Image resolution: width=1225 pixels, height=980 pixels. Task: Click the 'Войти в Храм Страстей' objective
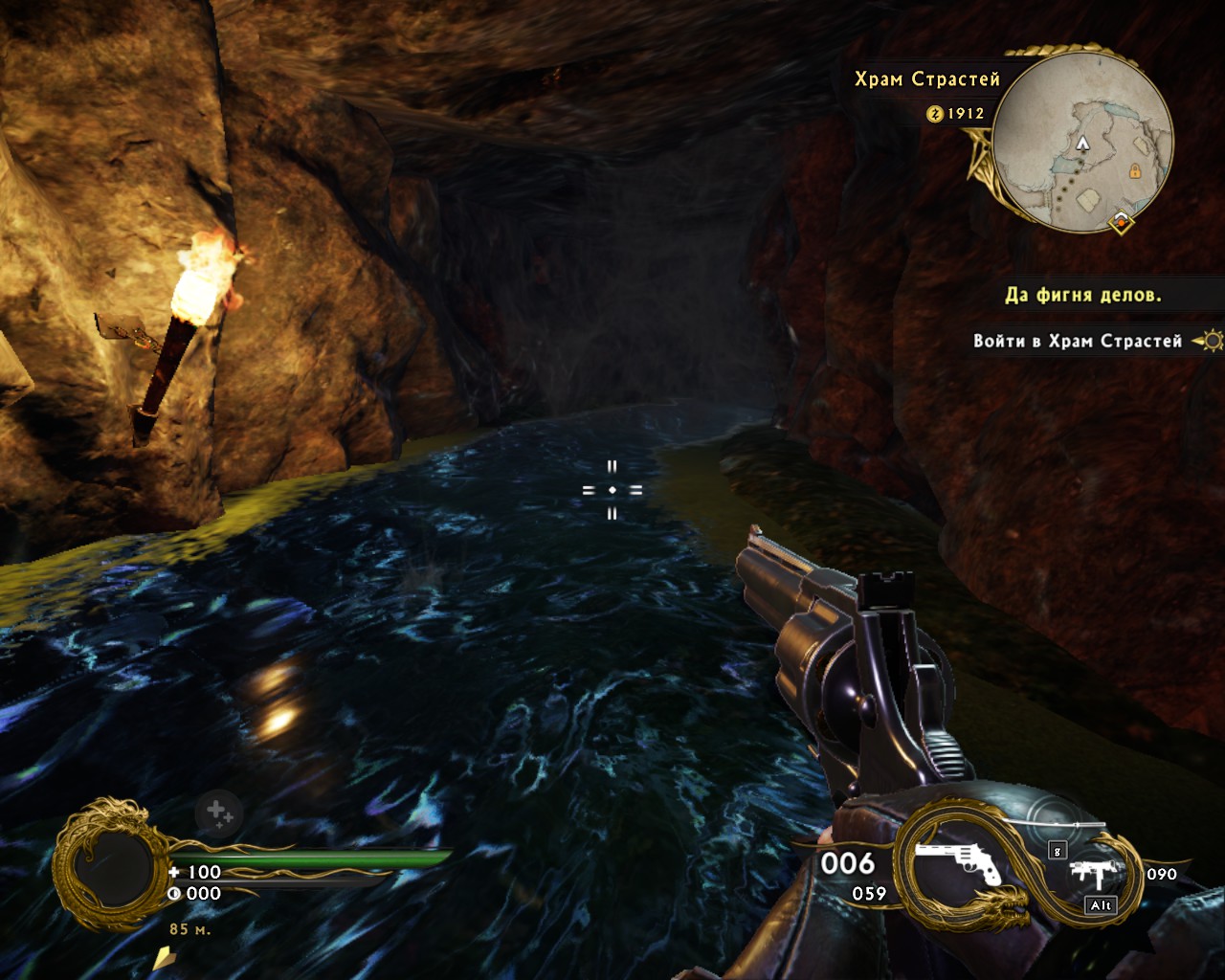1078,341
